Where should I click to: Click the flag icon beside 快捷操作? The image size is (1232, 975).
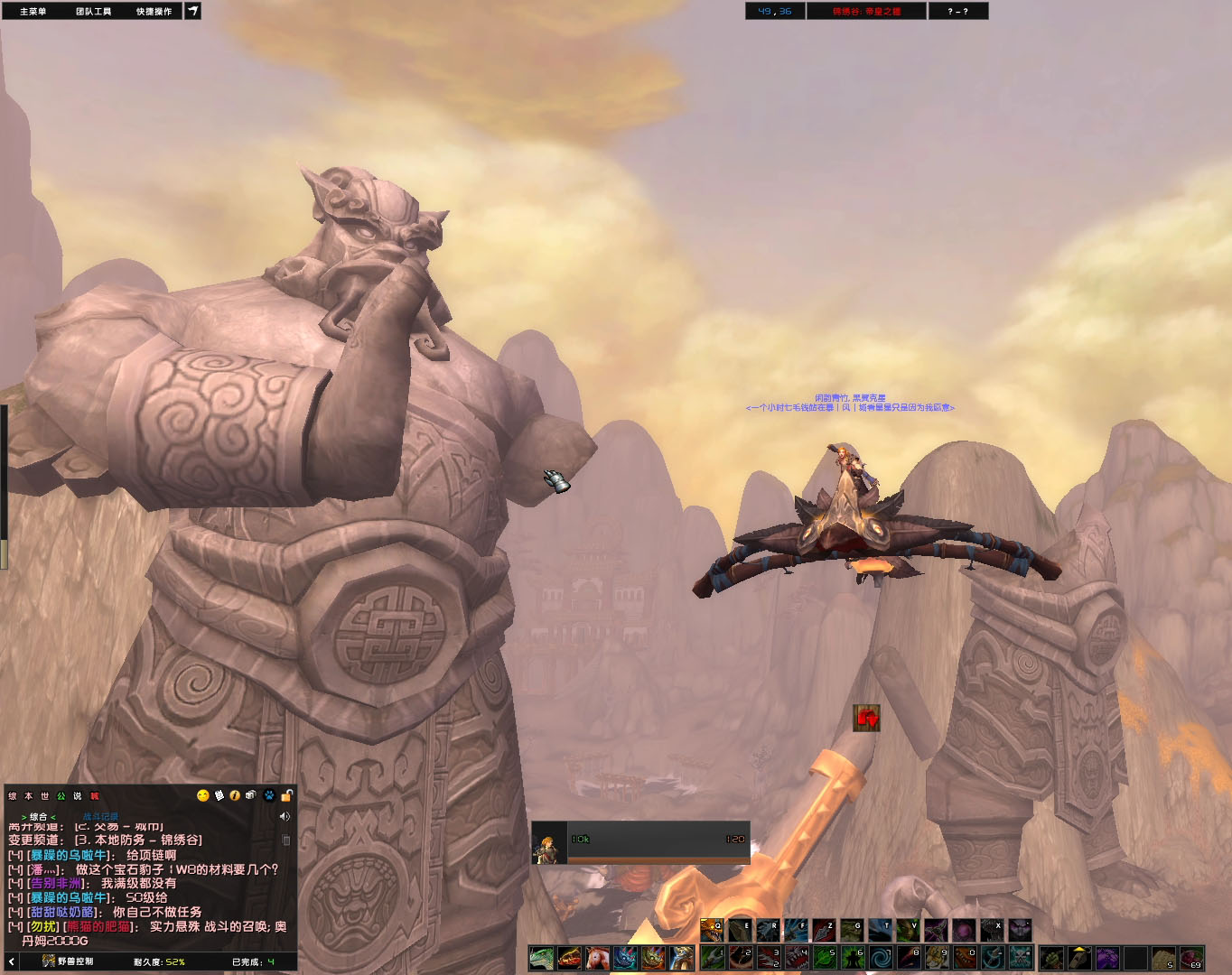(193, 11)
